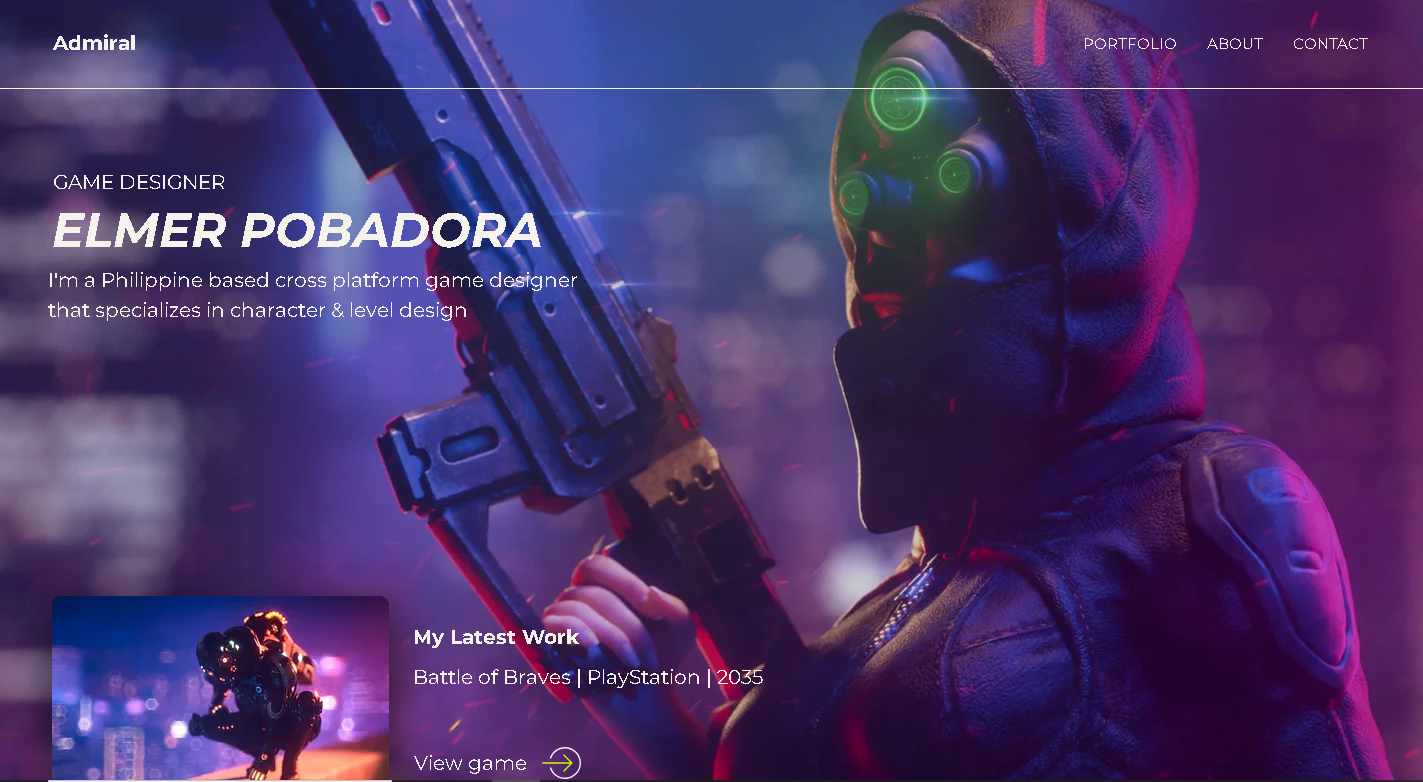Open the Battle of Braves thumbnail
Viewport: 1423px width, 782px height.
pos(220,687)
